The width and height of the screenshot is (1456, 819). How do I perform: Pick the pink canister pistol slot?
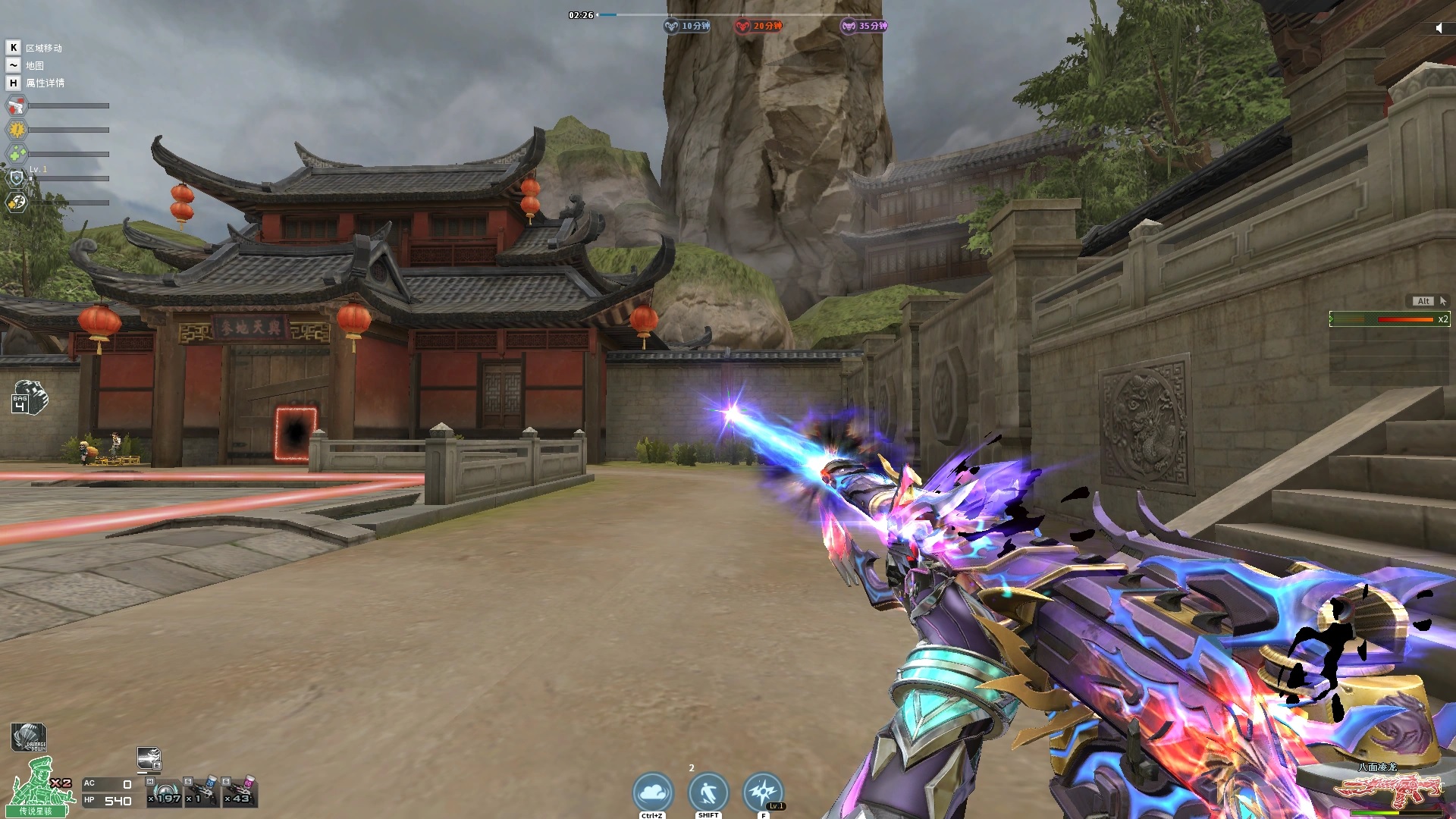click(x=240, y=792)
